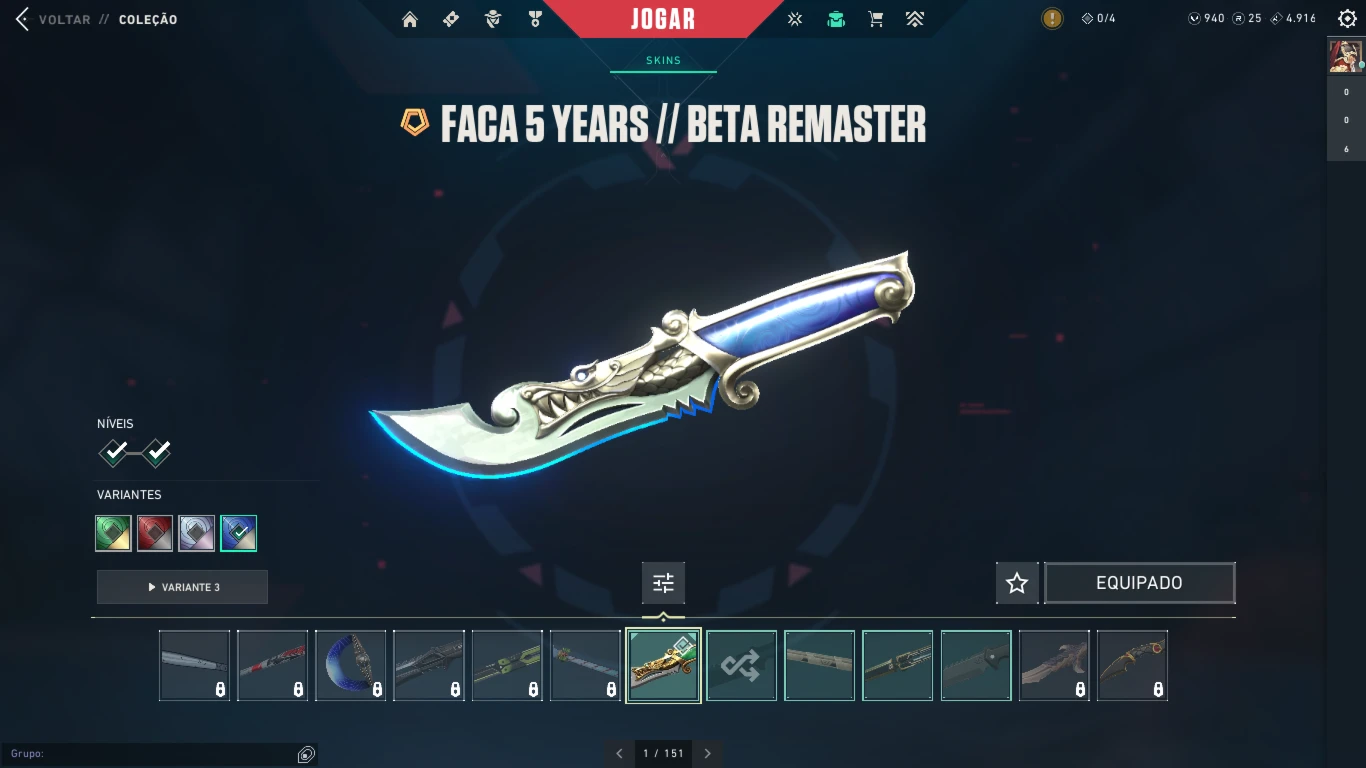Go to next page of skins
Image resolution: width=1366 pixels, height=768 pixels.
pyautogui.click(x=708, y=753)
